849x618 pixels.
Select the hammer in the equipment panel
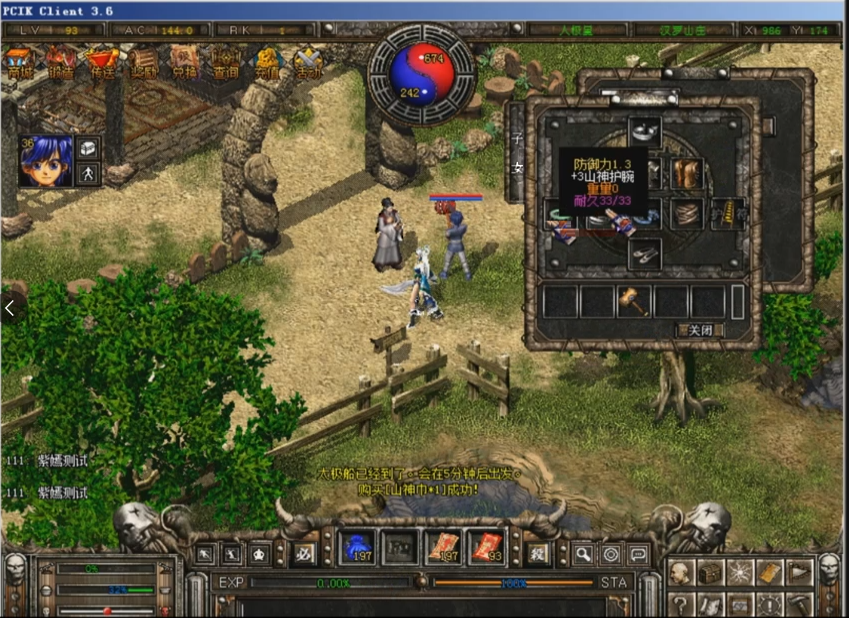(634, 301)
